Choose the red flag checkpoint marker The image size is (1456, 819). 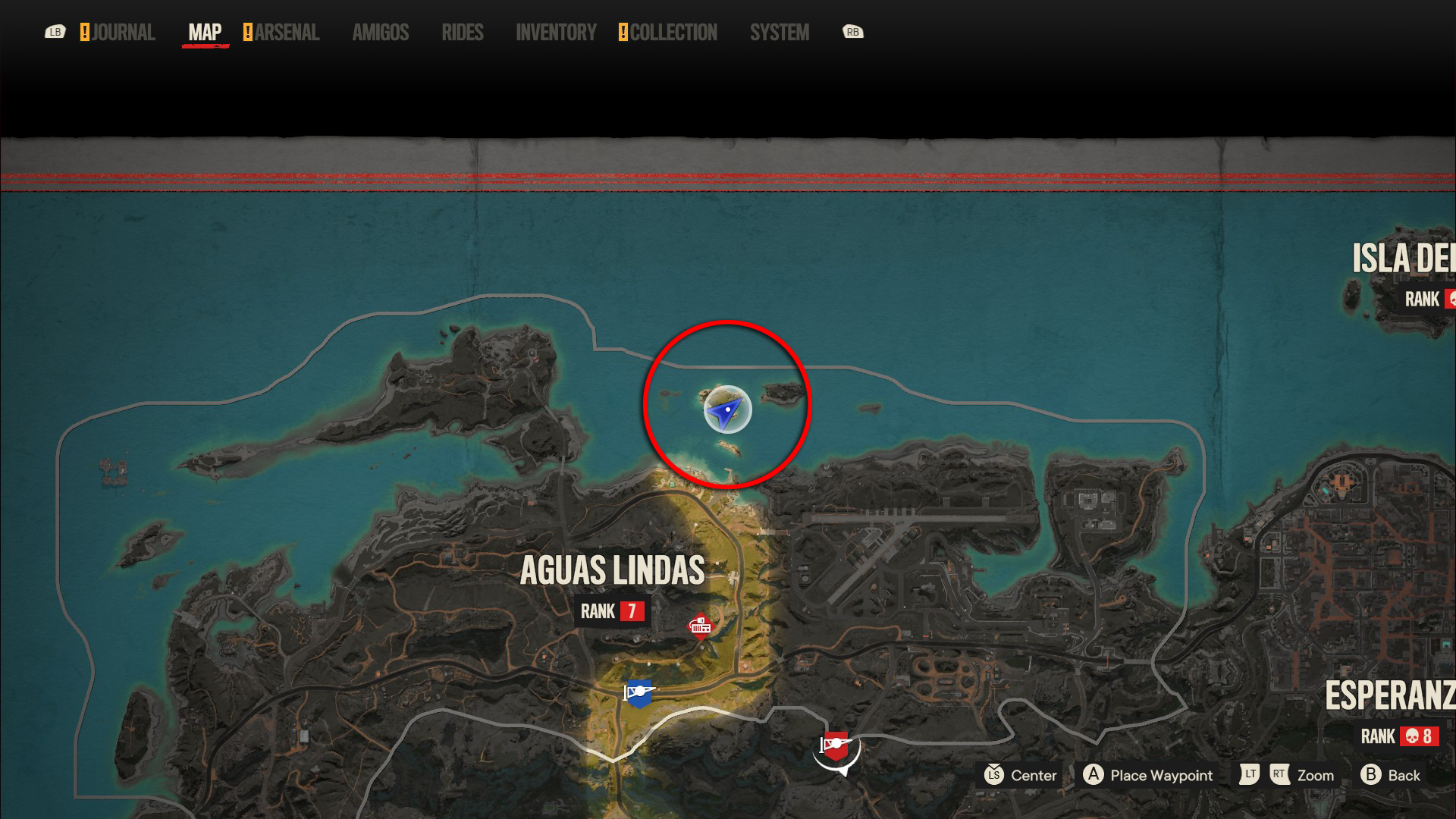(x=835, y=746)
